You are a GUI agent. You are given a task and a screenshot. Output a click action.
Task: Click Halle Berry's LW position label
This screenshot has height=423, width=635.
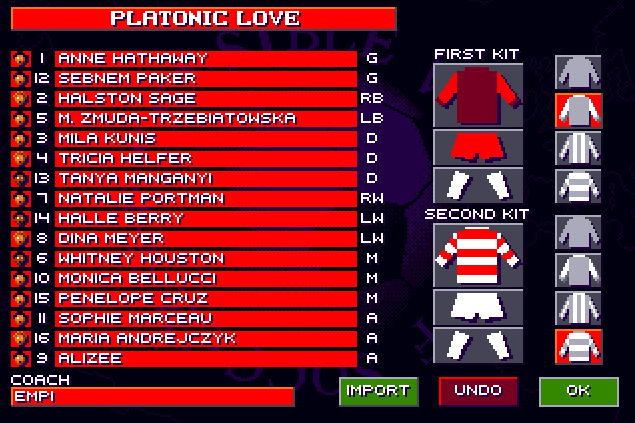pos(372,219)
